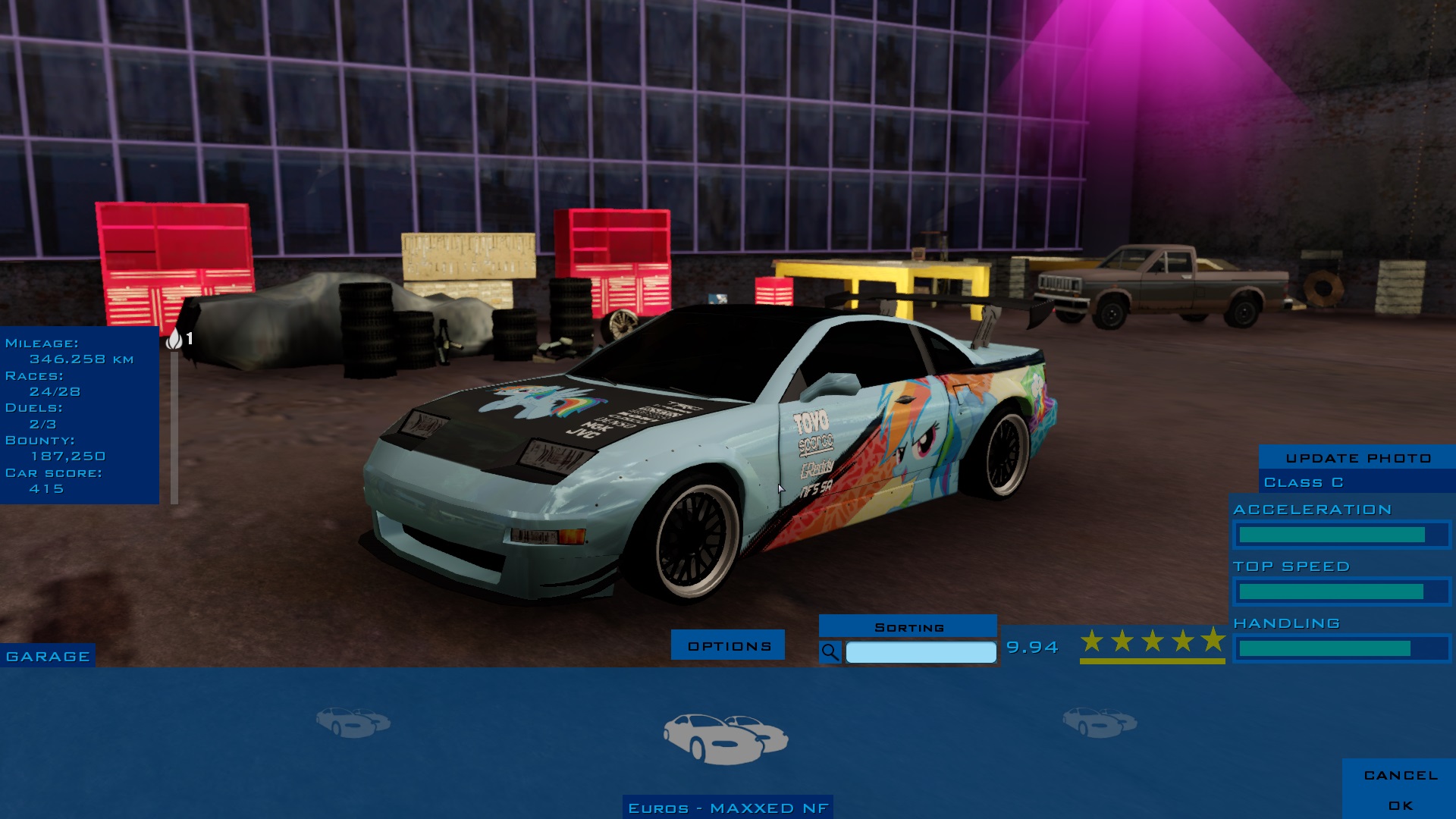Choose the highlighted center car group icon

coord(726,737)
